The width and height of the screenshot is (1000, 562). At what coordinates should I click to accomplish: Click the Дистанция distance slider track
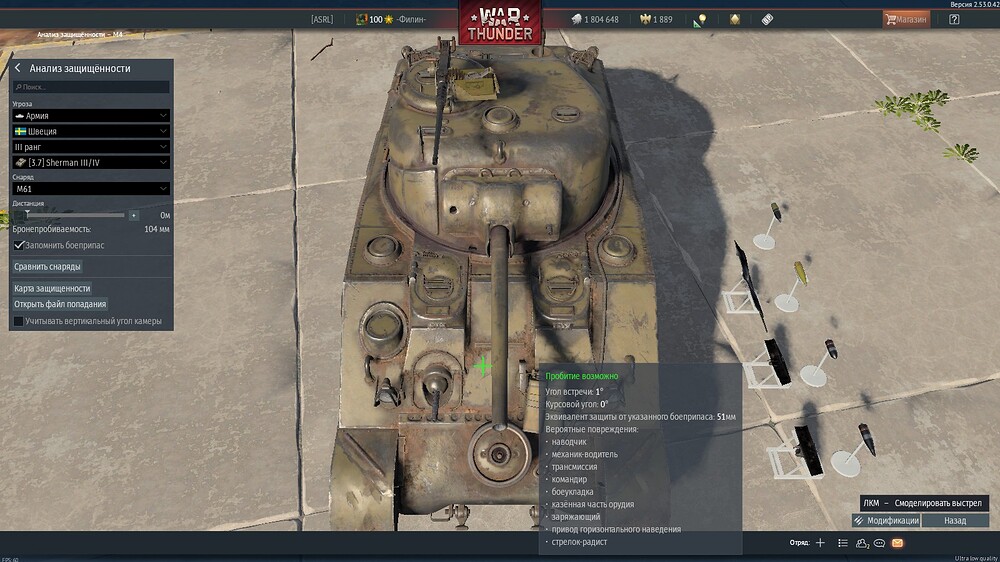pos(75,215)
